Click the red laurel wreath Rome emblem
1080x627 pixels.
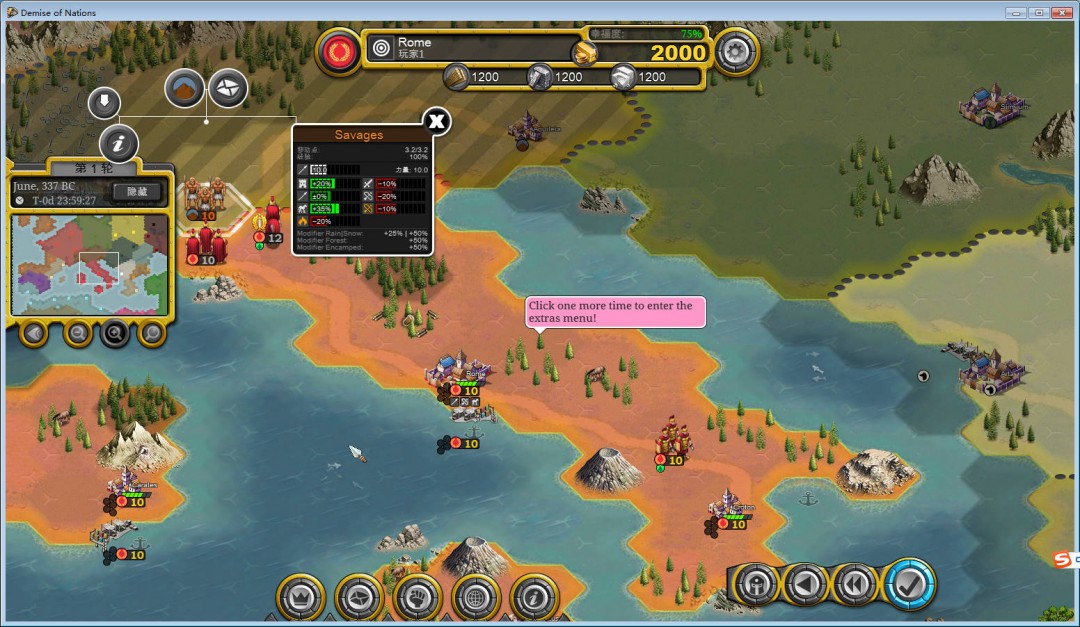pyautogui.click(x=339, y=50)
